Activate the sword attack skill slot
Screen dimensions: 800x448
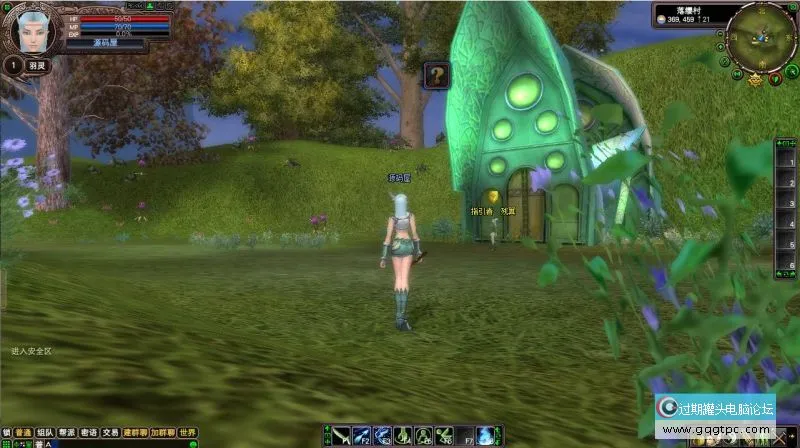coord(342,435)
